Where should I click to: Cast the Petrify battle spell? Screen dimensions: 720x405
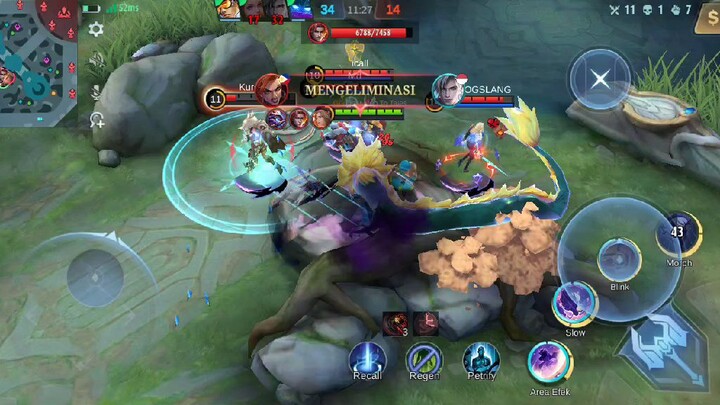481,358
